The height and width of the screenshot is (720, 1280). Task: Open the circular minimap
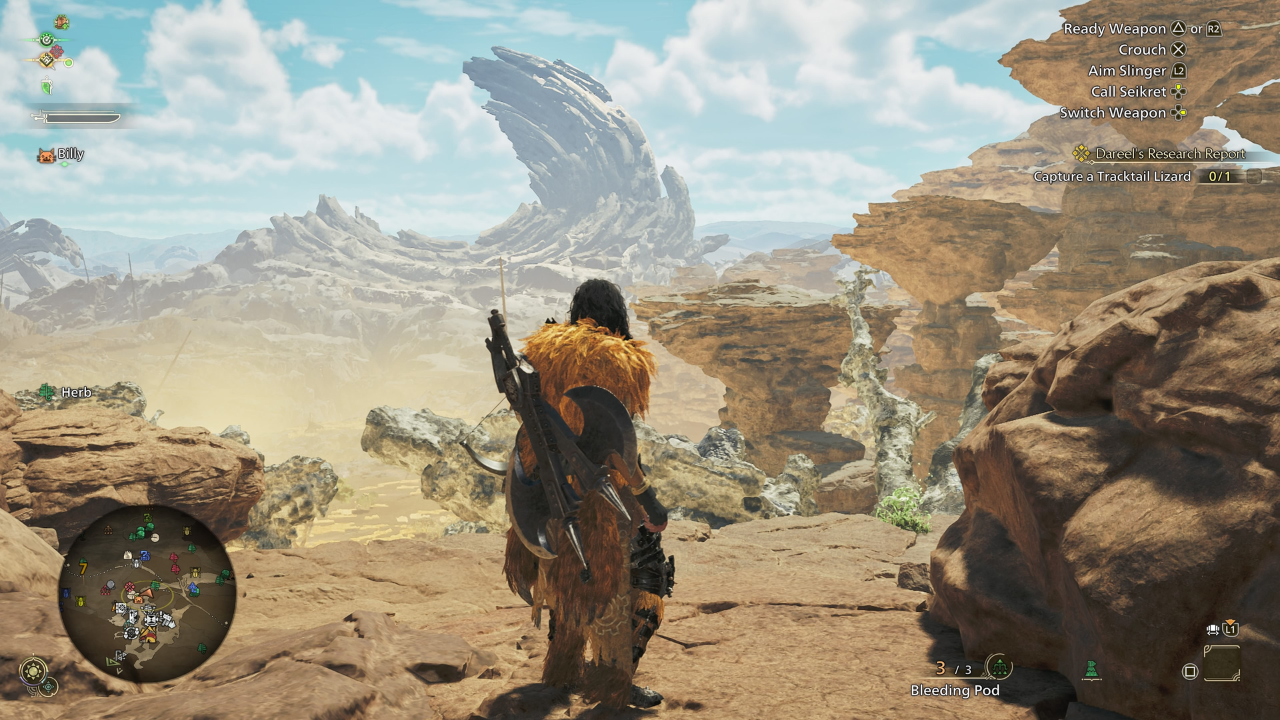(147, 593)
